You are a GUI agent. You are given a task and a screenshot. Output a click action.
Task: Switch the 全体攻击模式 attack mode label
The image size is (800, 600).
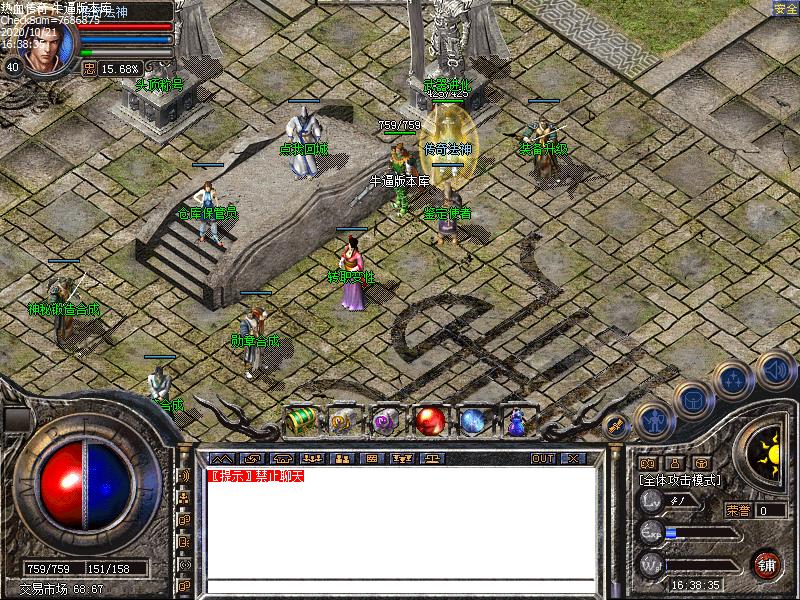pos(680,480)
